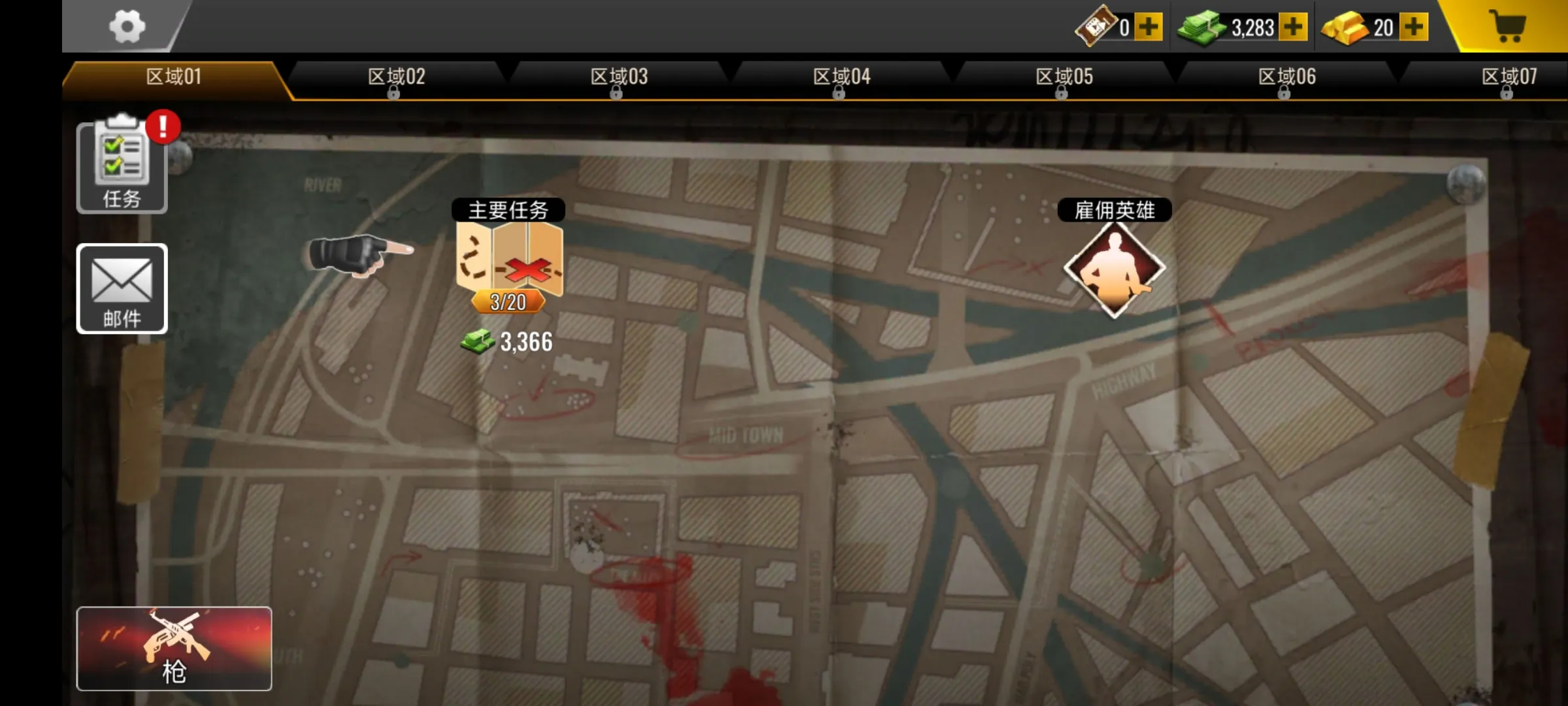1568x706 pixels.
Task: Open the locked 区域07 tab
Action: tap(1509, 76)
